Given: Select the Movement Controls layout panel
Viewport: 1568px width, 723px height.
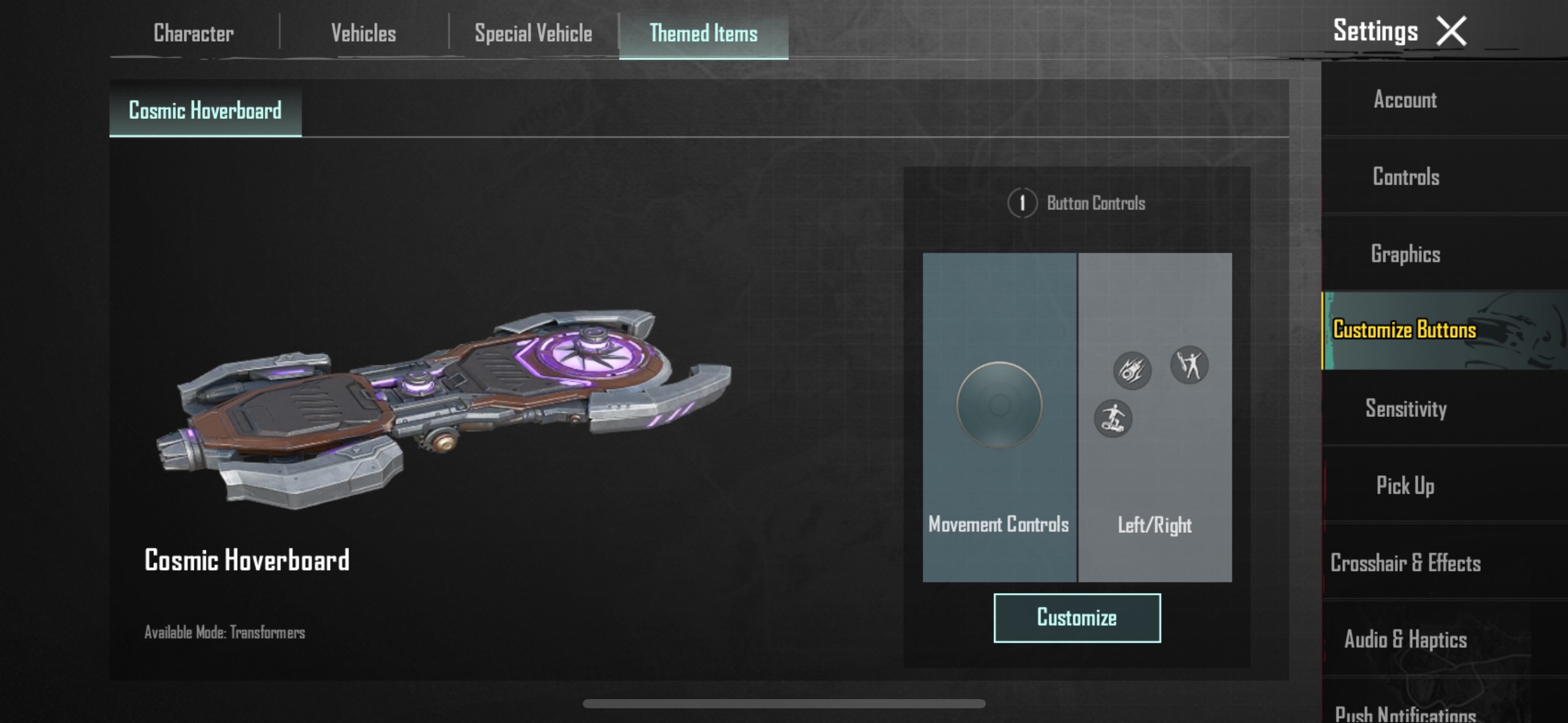Looking at the screenshot, I should (x=999, y=417).
